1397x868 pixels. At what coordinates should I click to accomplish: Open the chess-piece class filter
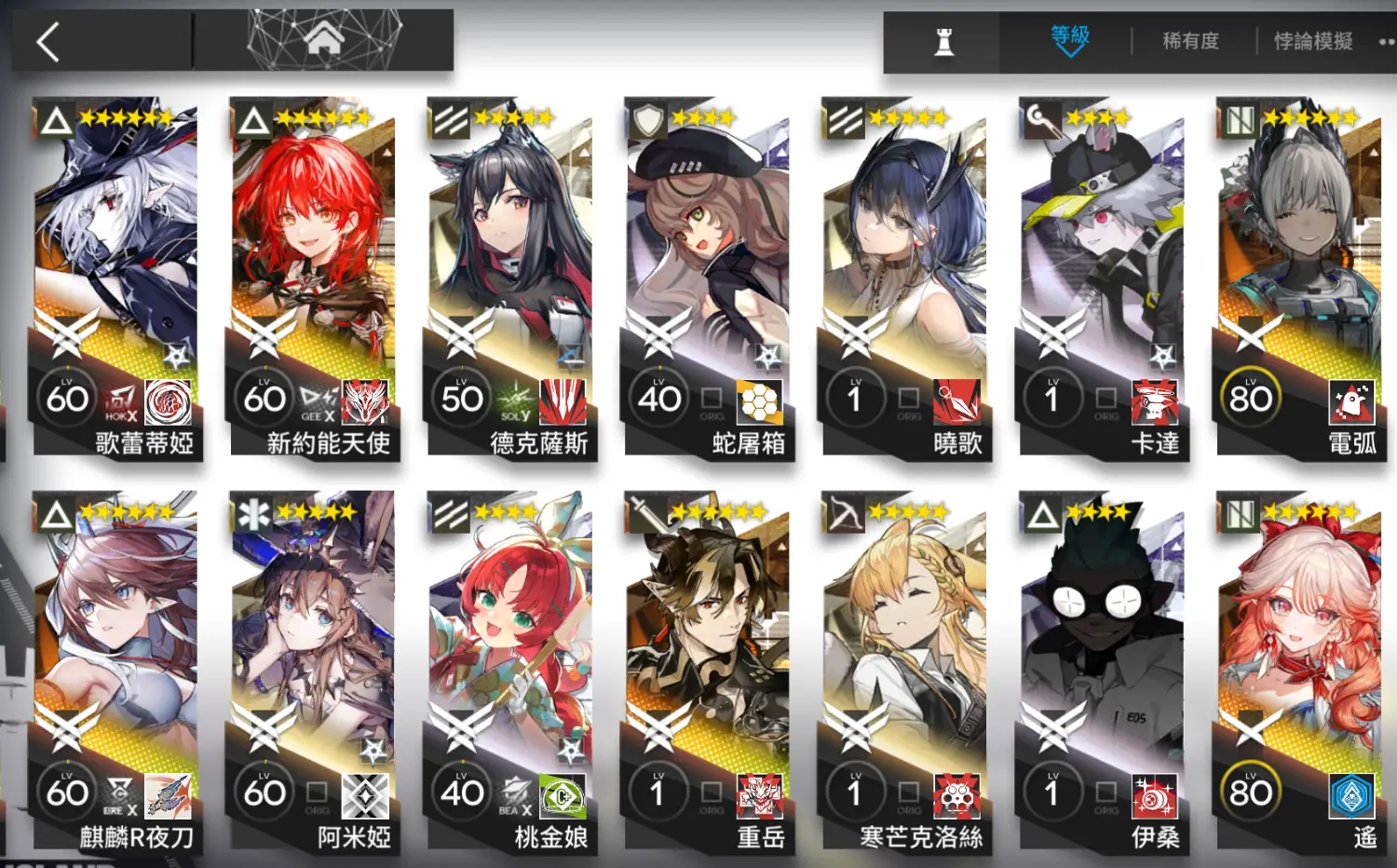[943, 42]
